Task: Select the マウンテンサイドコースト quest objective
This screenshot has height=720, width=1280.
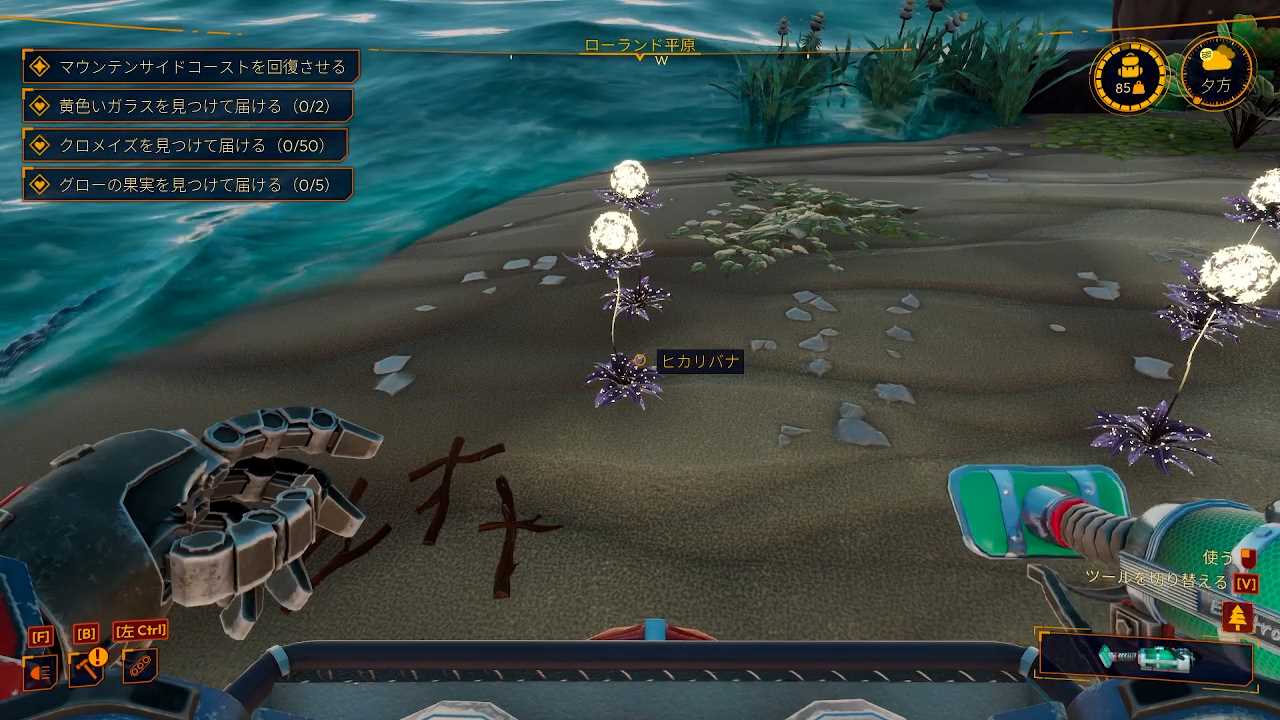Action: tap(190, 67)
